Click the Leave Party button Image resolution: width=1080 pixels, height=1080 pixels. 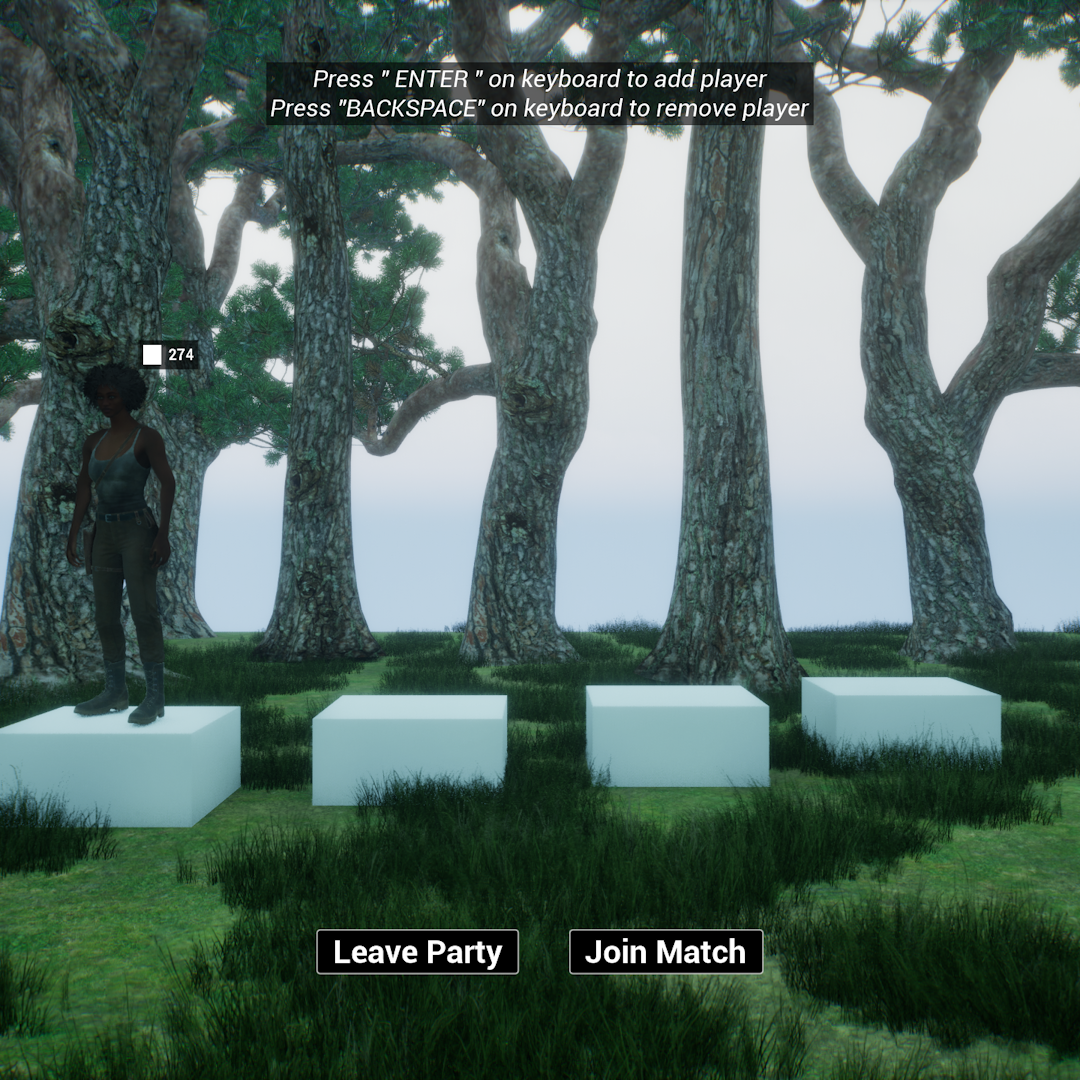[x=417, y=952]
